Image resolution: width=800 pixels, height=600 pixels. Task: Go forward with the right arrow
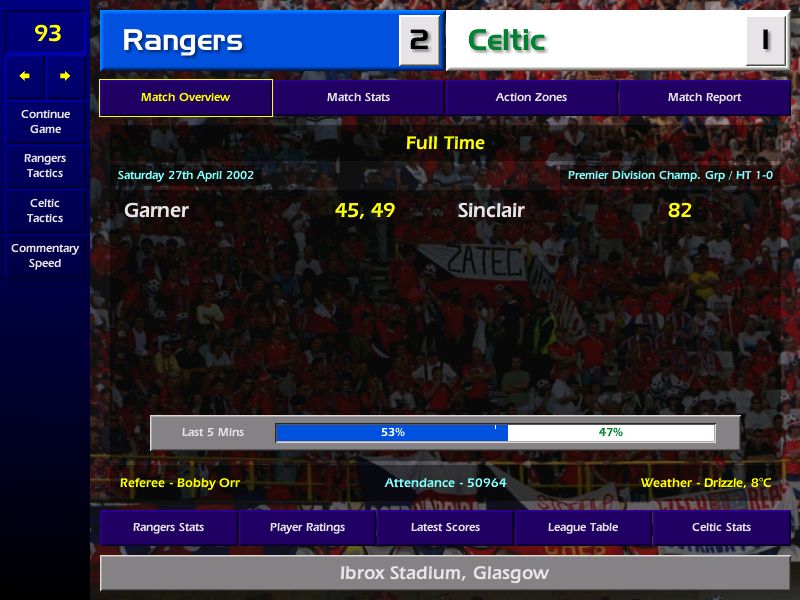(x=65, y=76)
